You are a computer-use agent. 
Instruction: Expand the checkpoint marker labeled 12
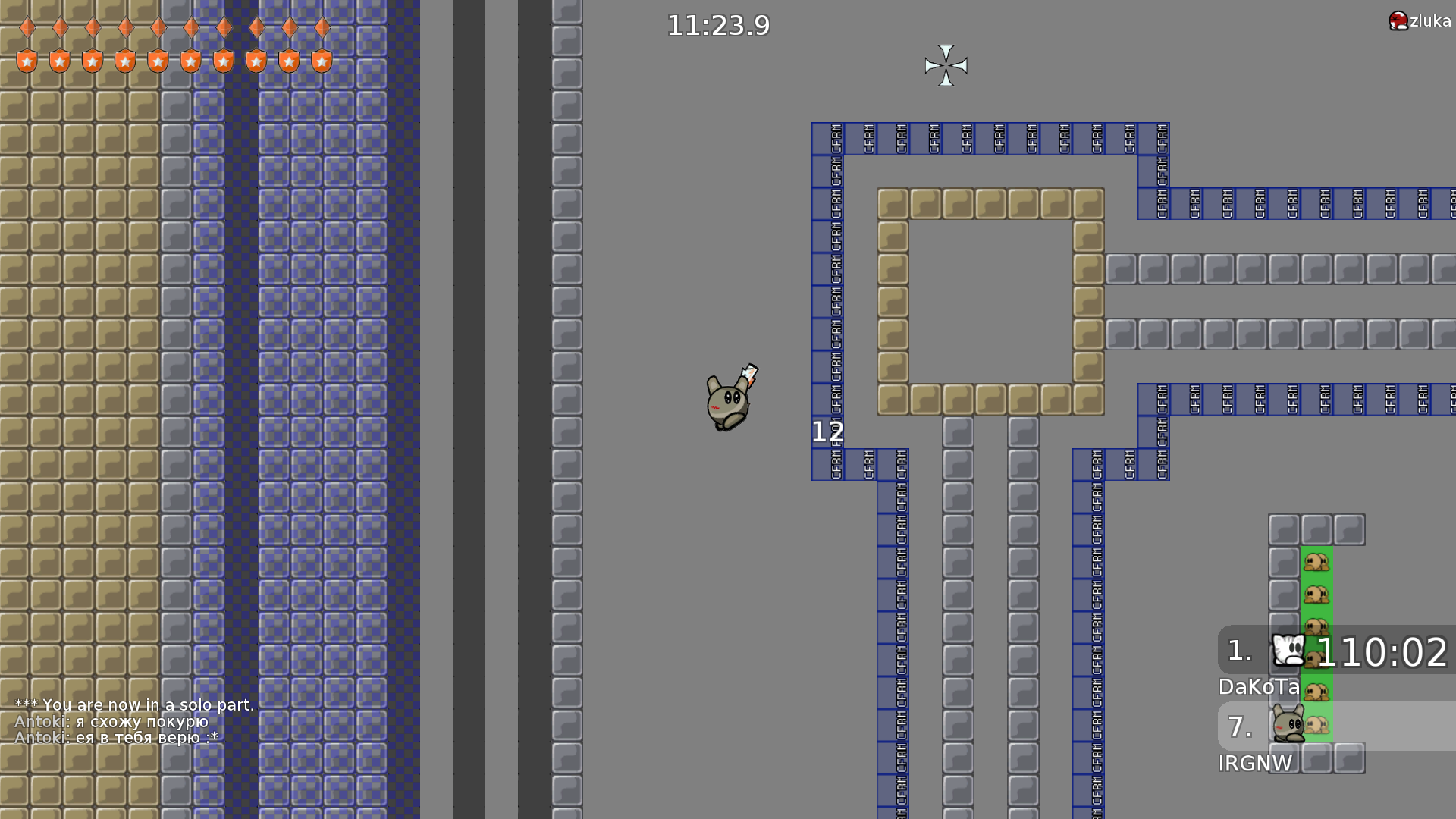click(x=828, y=431)
